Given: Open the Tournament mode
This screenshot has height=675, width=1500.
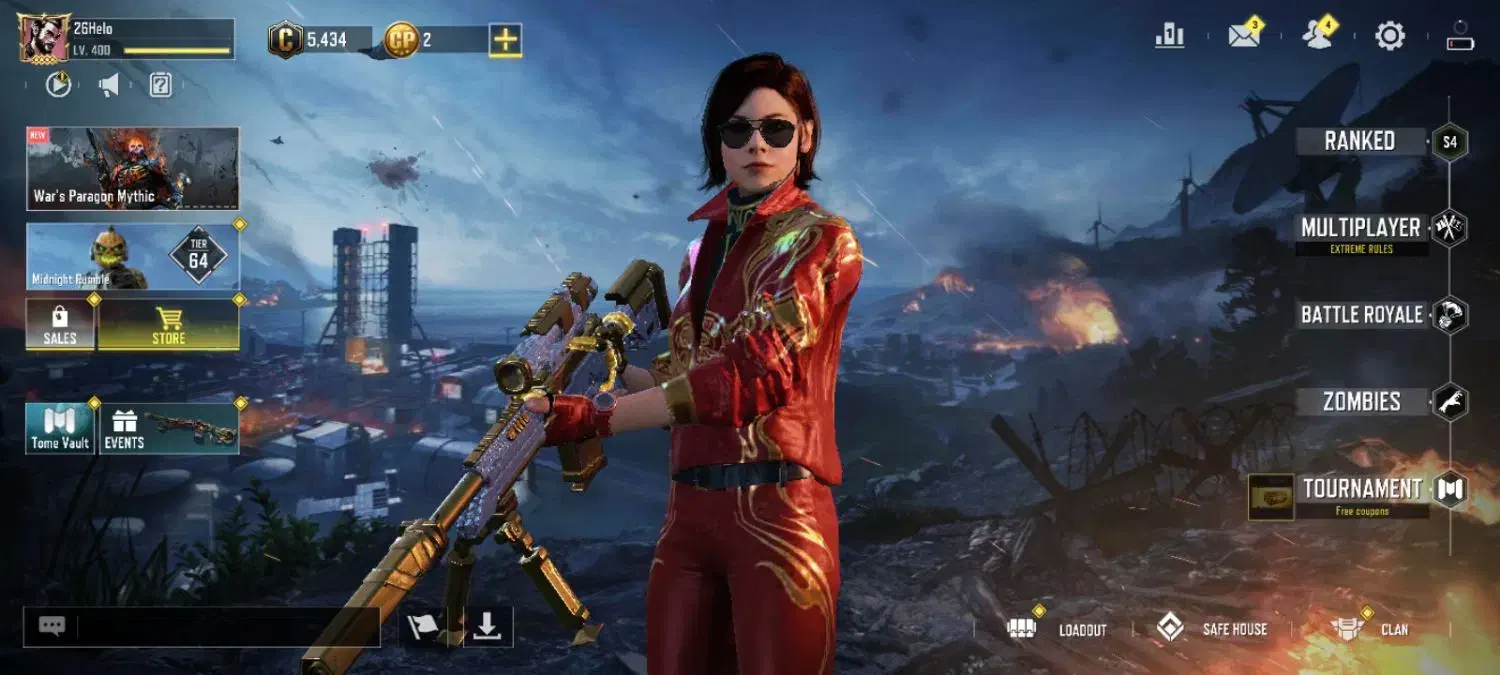Looking at the screenshot, I should point(1361,489).
